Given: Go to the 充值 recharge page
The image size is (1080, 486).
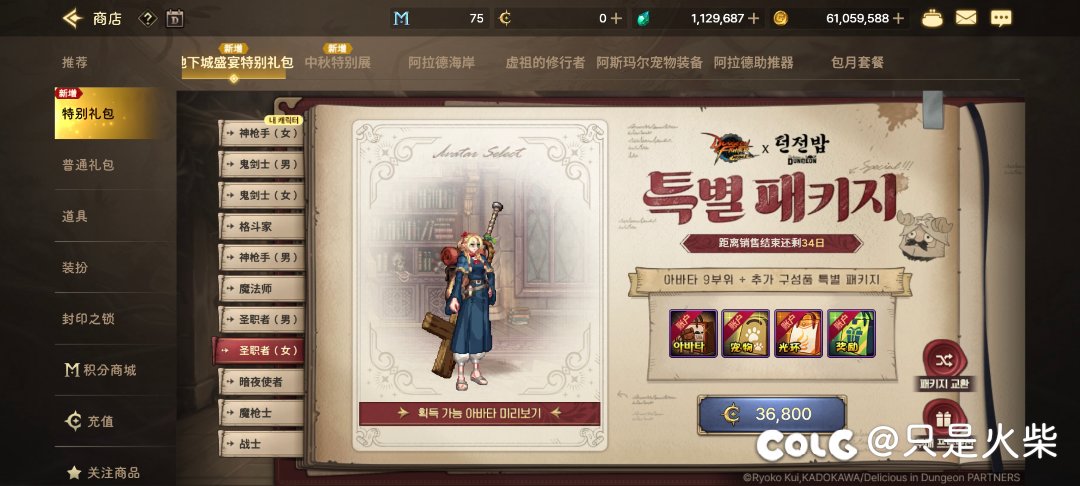Looking at the screenshot, I should 90,421.
